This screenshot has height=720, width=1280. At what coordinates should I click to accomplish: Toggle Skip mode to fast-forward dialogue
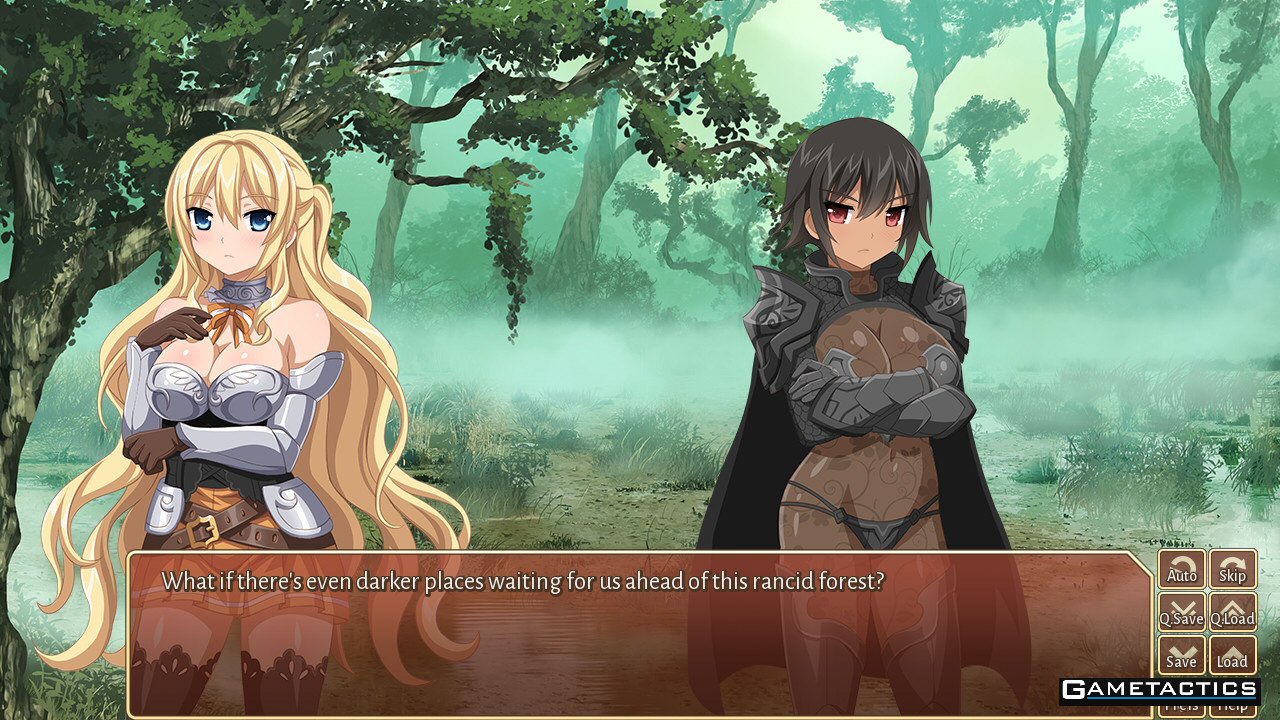tap(1232, 570)
